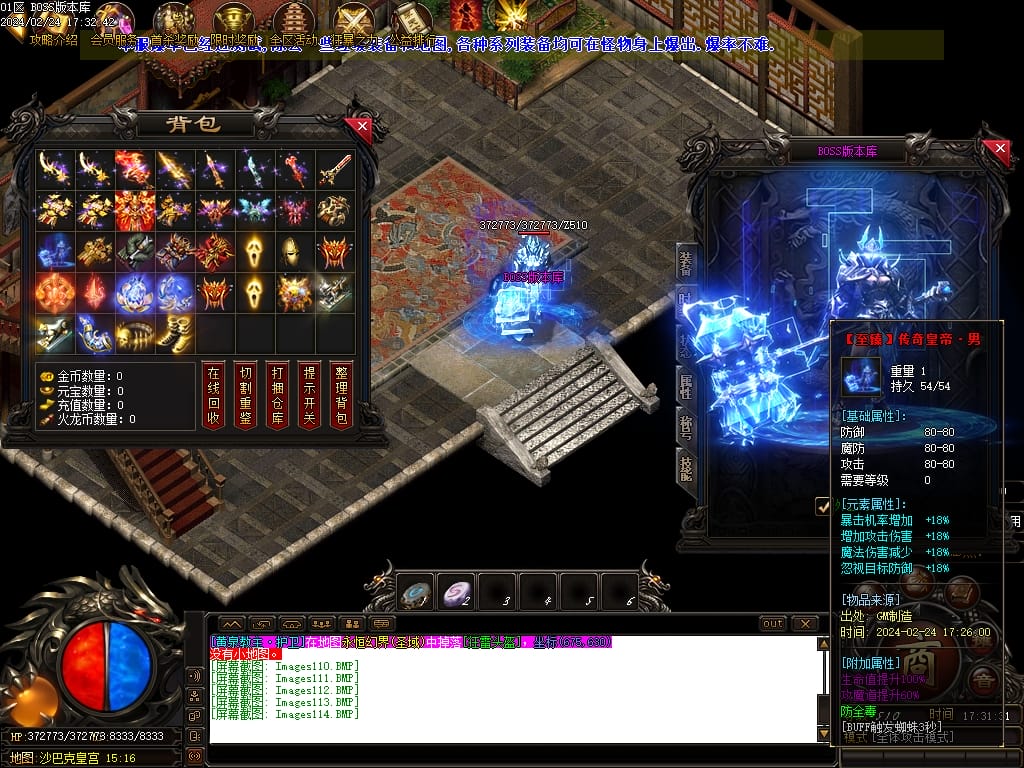Click the chat window's out button
Screen dimensions: 1024x768
click(x=772, y=624)
